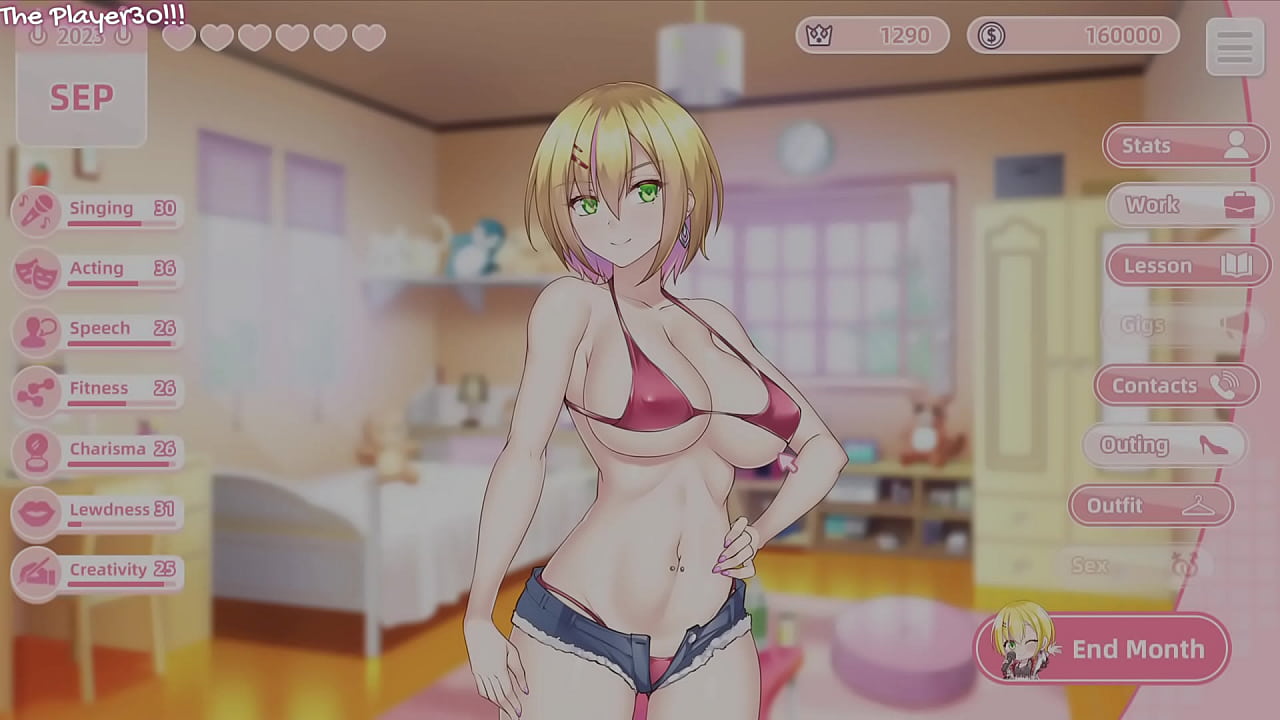Select the Singing microphone icon
Screen dimensions: 1280x720
pos(37,212)
